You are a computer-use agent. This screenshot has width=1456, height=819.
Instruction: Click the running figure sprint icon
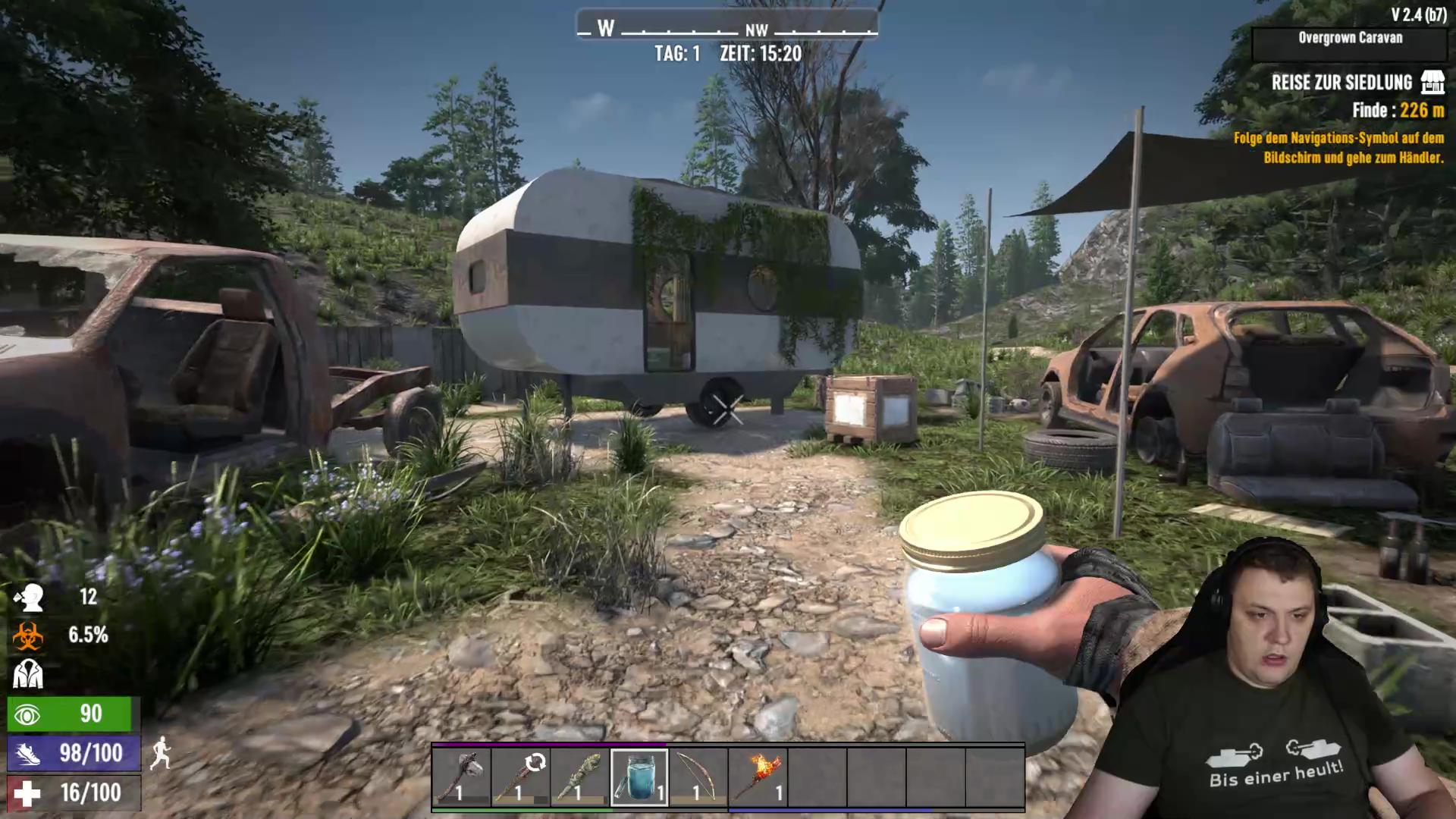tap(161, 754)
